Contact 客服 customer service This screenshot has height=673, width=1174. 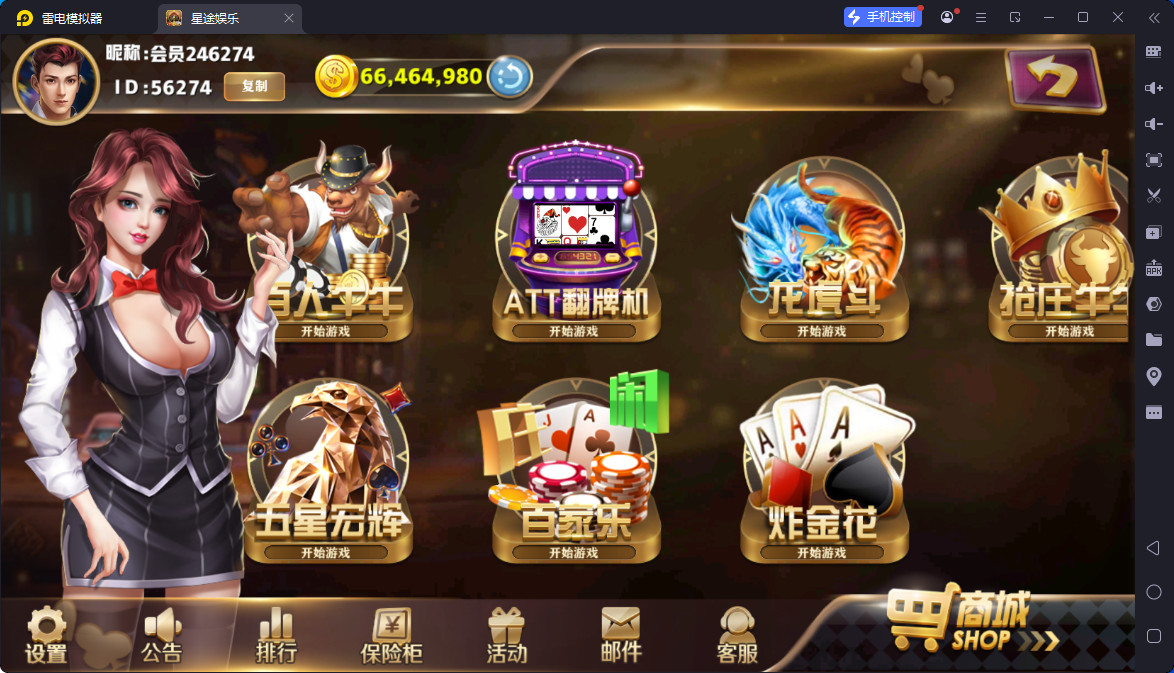(737, 636)
